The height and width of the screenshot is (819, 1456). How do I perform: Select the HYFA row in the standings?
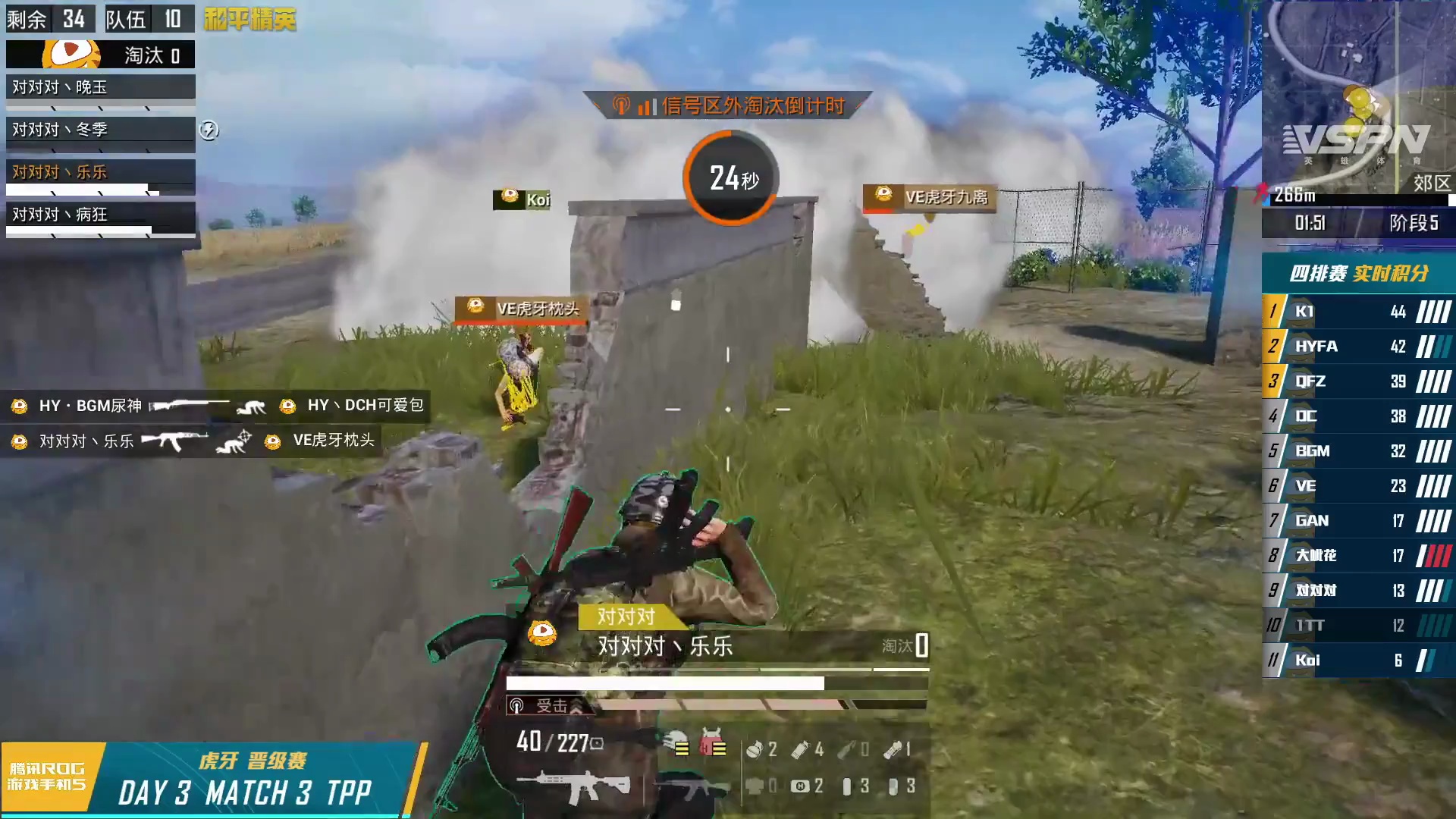[1357, 347]
